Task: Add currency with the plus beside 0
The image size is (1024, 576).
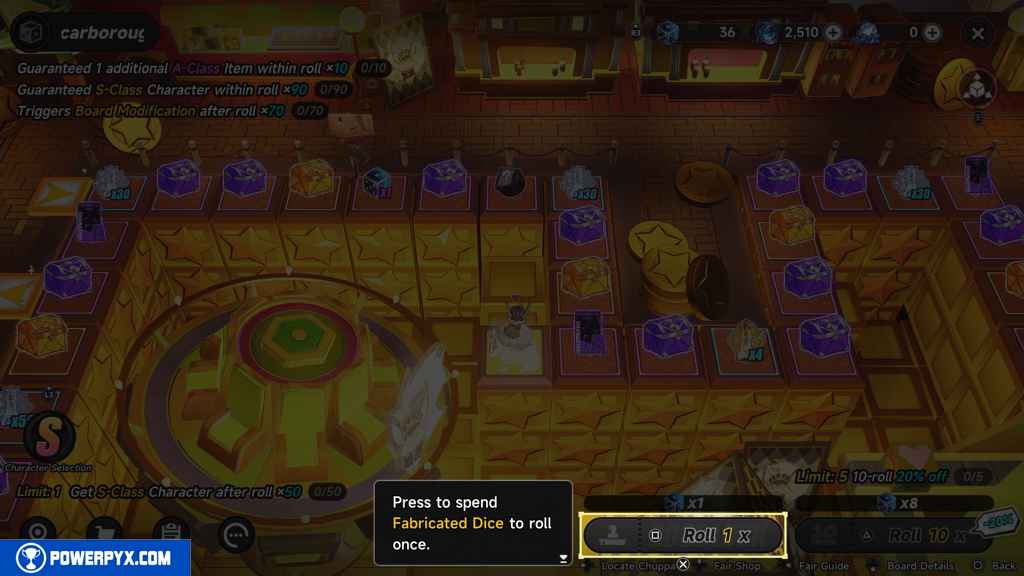Action: click(932, 32)
